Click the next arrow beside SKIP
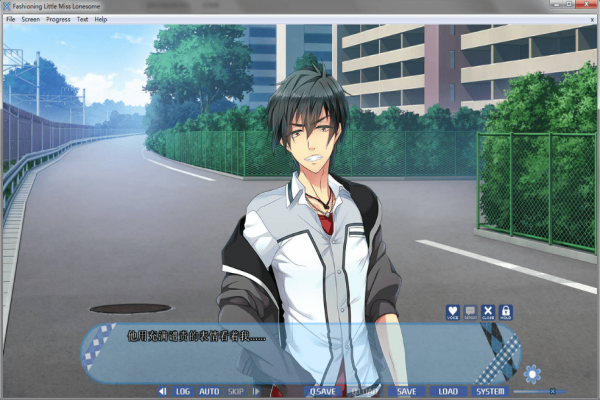The height and width of the screenshot is (400, 600). [x=256, y=391]
